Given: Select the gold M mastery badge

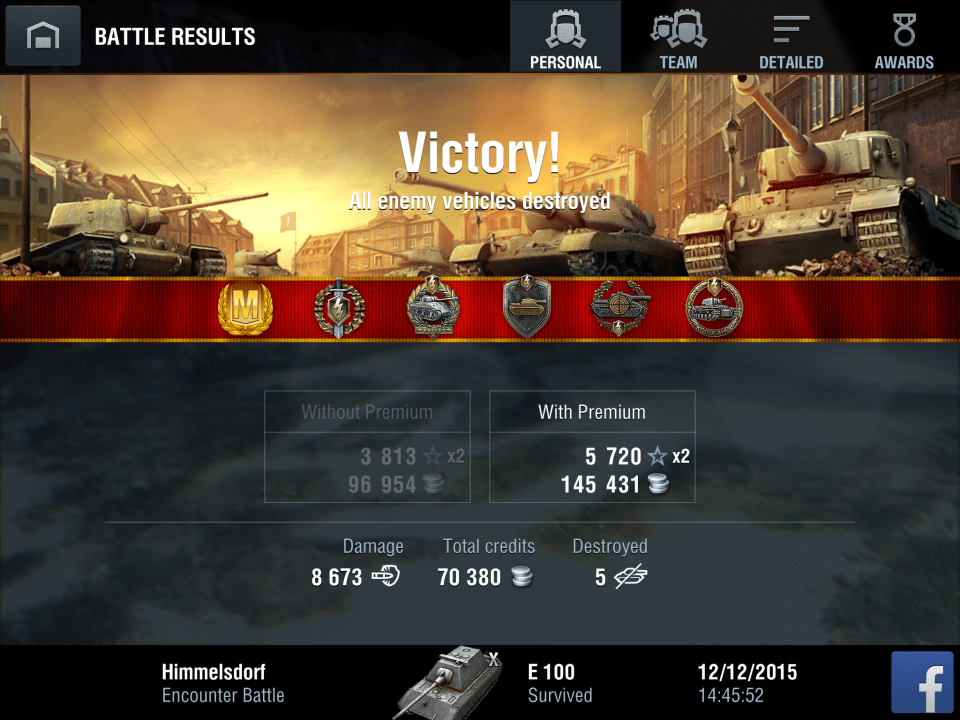Looking at the screenshot, I should (x=245, y=310).
